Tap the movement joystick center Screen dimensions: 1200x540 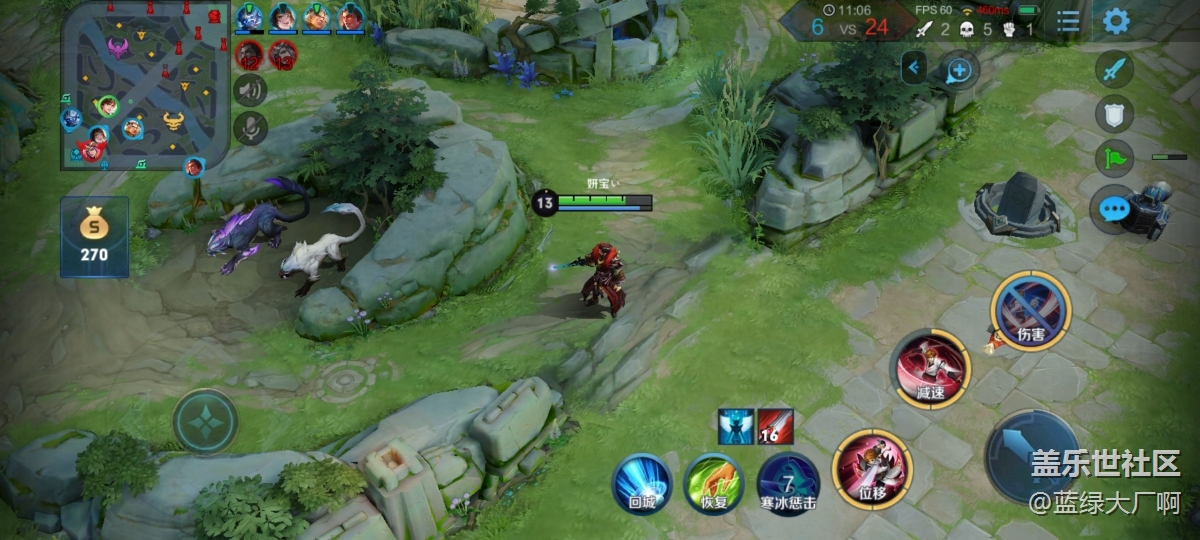click(205, 421)
